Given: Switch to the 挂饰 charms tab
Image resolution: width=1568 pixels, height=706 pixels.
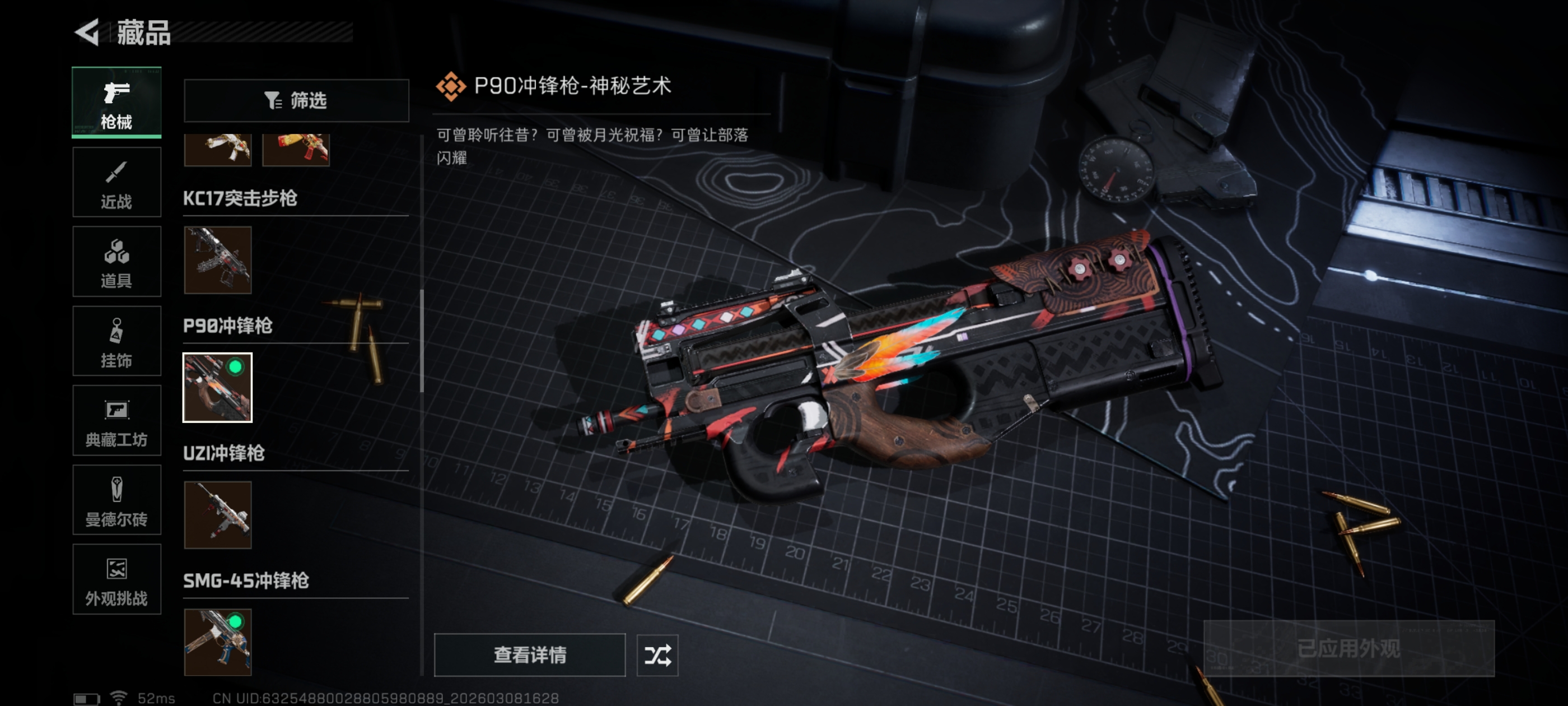Looking at the screenshot, I should 116,341.
